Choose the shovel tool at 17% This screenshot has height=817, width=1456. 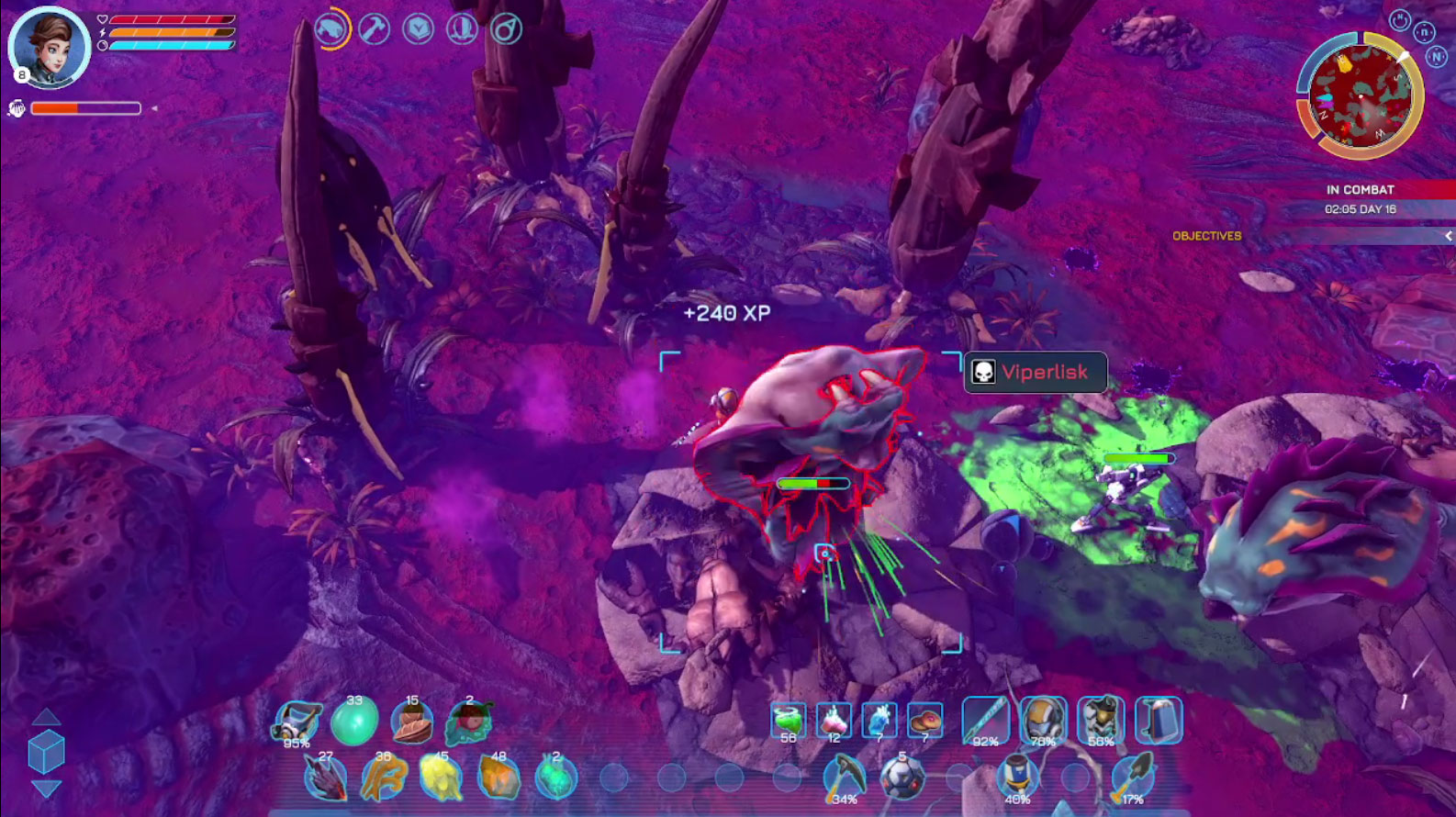1133,778
